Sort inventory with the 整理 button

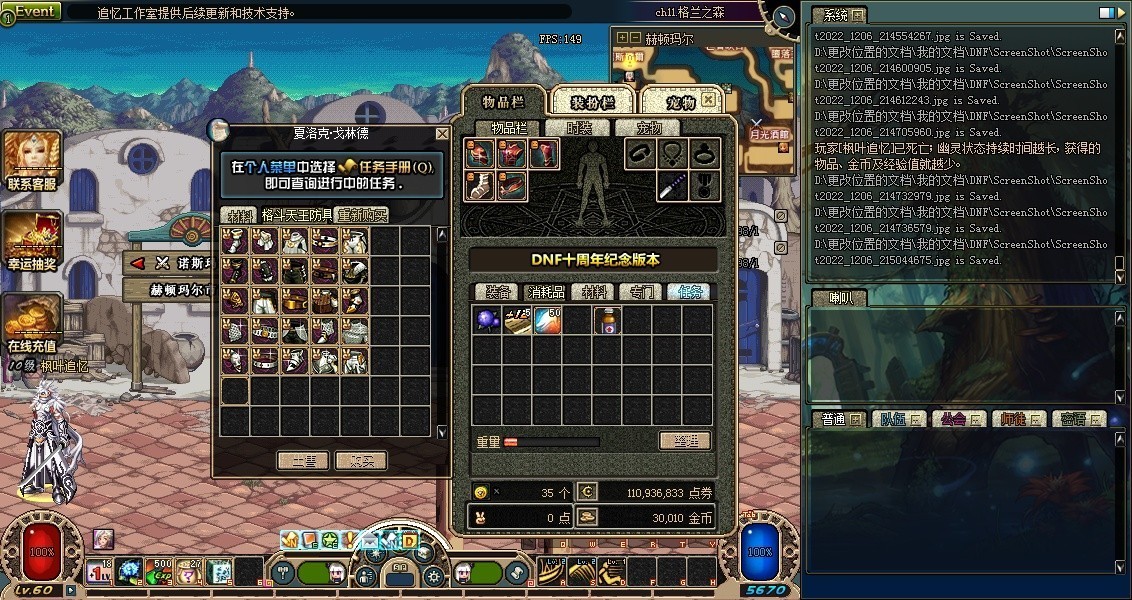pyautogui.click(x=685, y=441)
